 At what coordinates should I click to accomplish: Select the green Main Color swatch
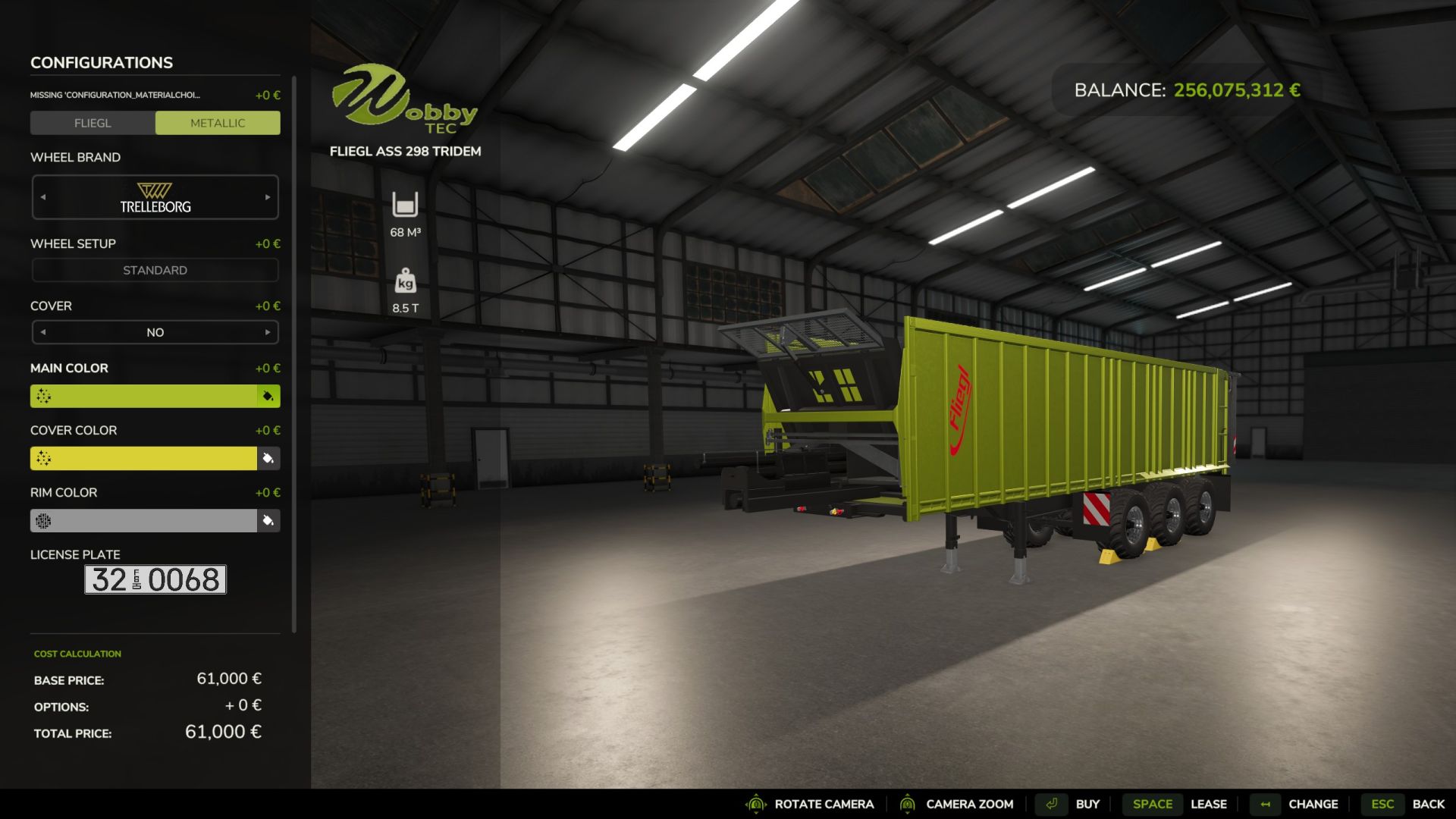[x=152, y=395]
